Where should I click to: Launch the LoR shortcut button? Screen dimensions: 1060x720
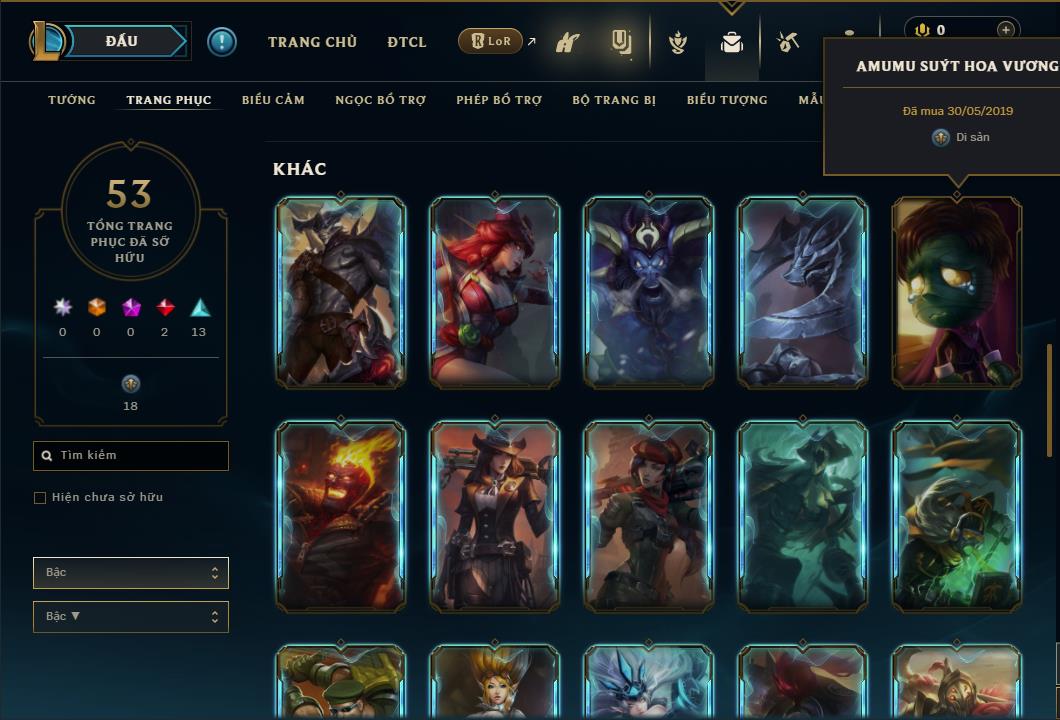pyautogui.click(x=490, y=42)
